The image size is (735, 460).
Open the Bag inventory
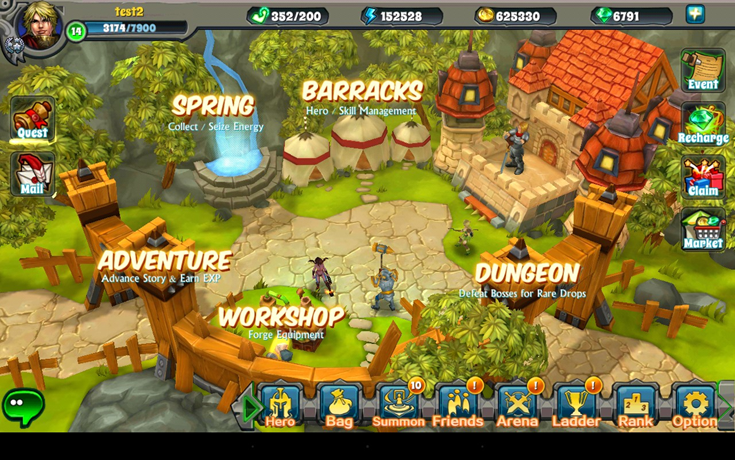(x=339, y=406)
